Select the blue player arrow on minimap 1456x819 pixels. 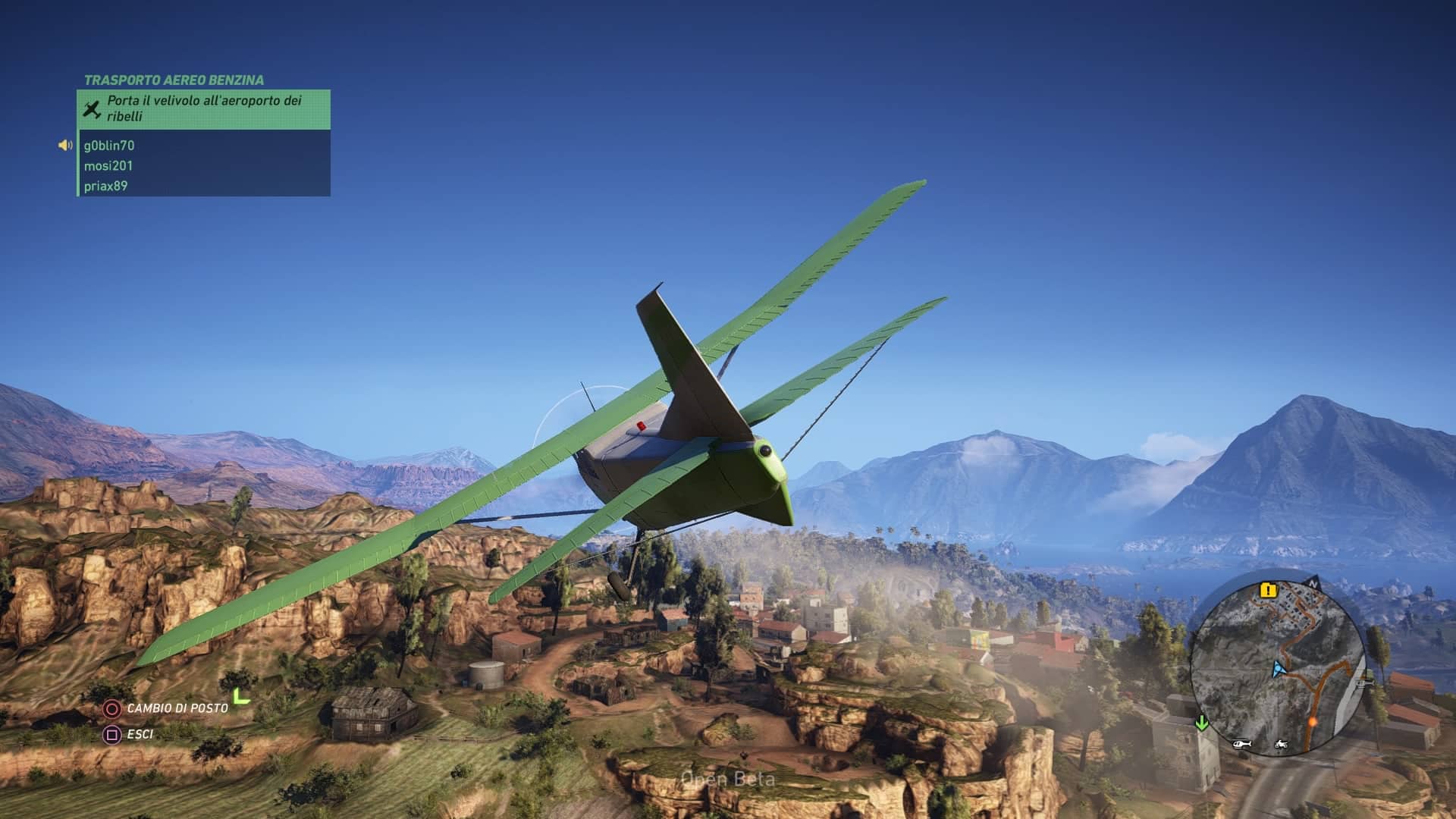(1279, 669)
